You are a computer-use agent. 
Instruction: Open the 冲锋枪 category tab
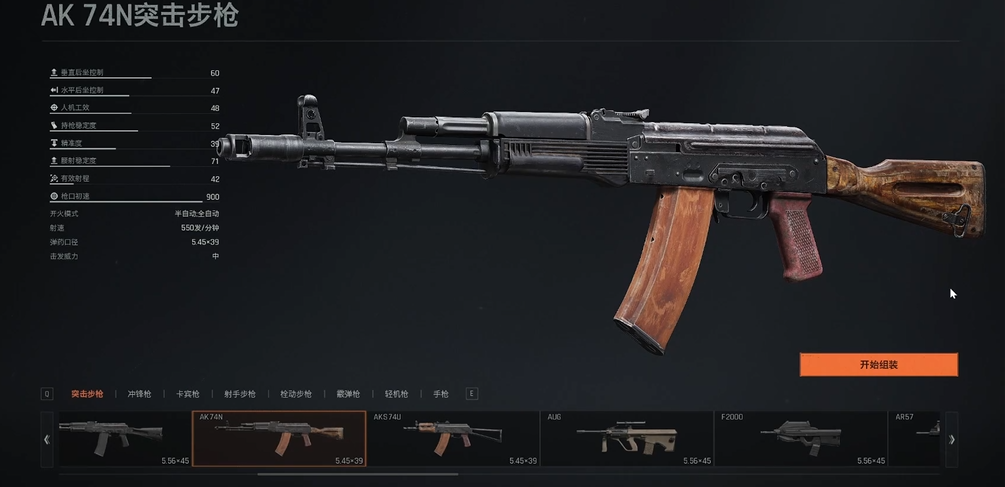point(140,394)
